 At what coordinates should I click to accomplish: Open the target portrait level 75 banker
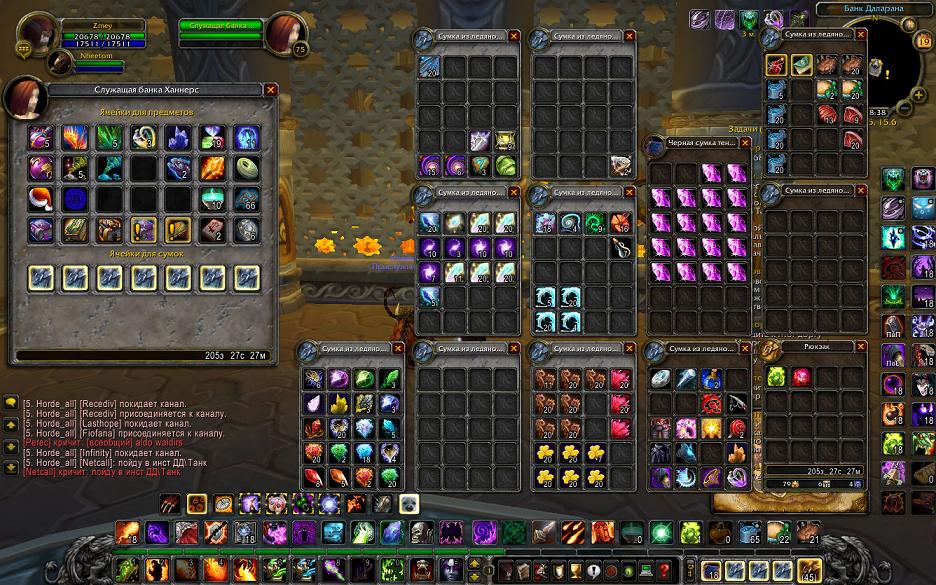pyautogui.click(x=285, y=35)
